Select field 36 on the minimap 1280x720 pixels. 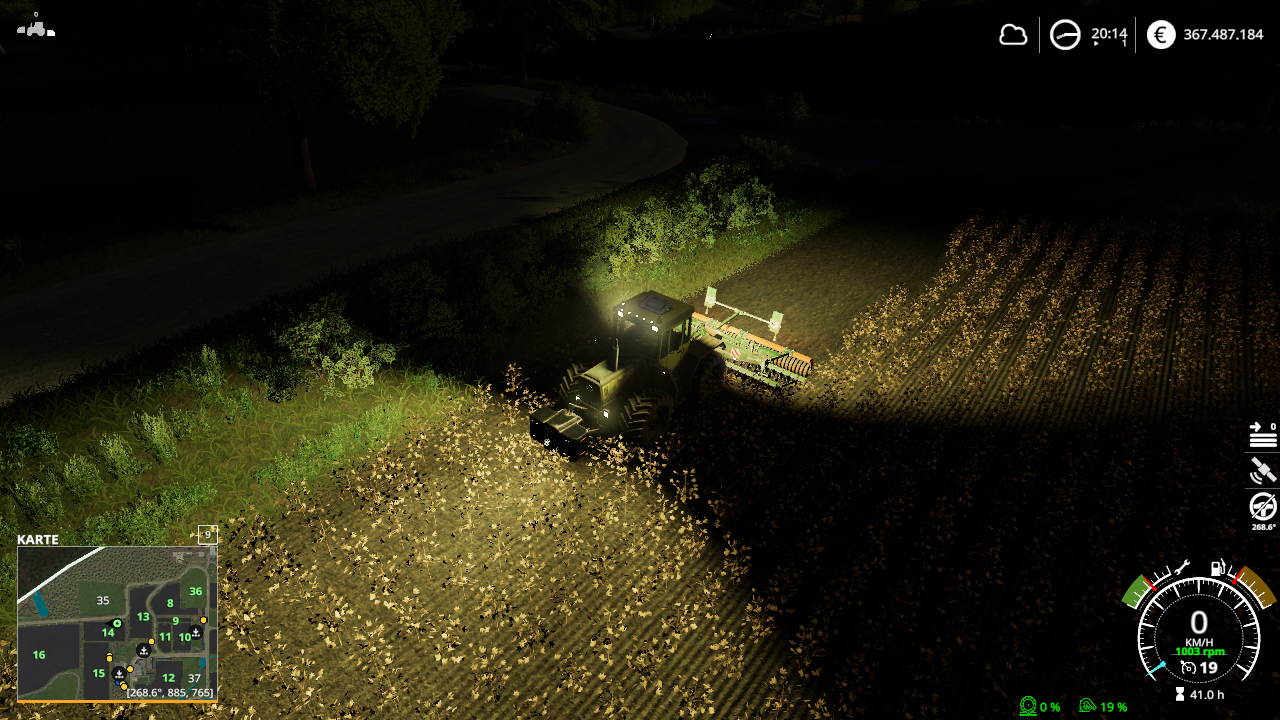(195, 591)
